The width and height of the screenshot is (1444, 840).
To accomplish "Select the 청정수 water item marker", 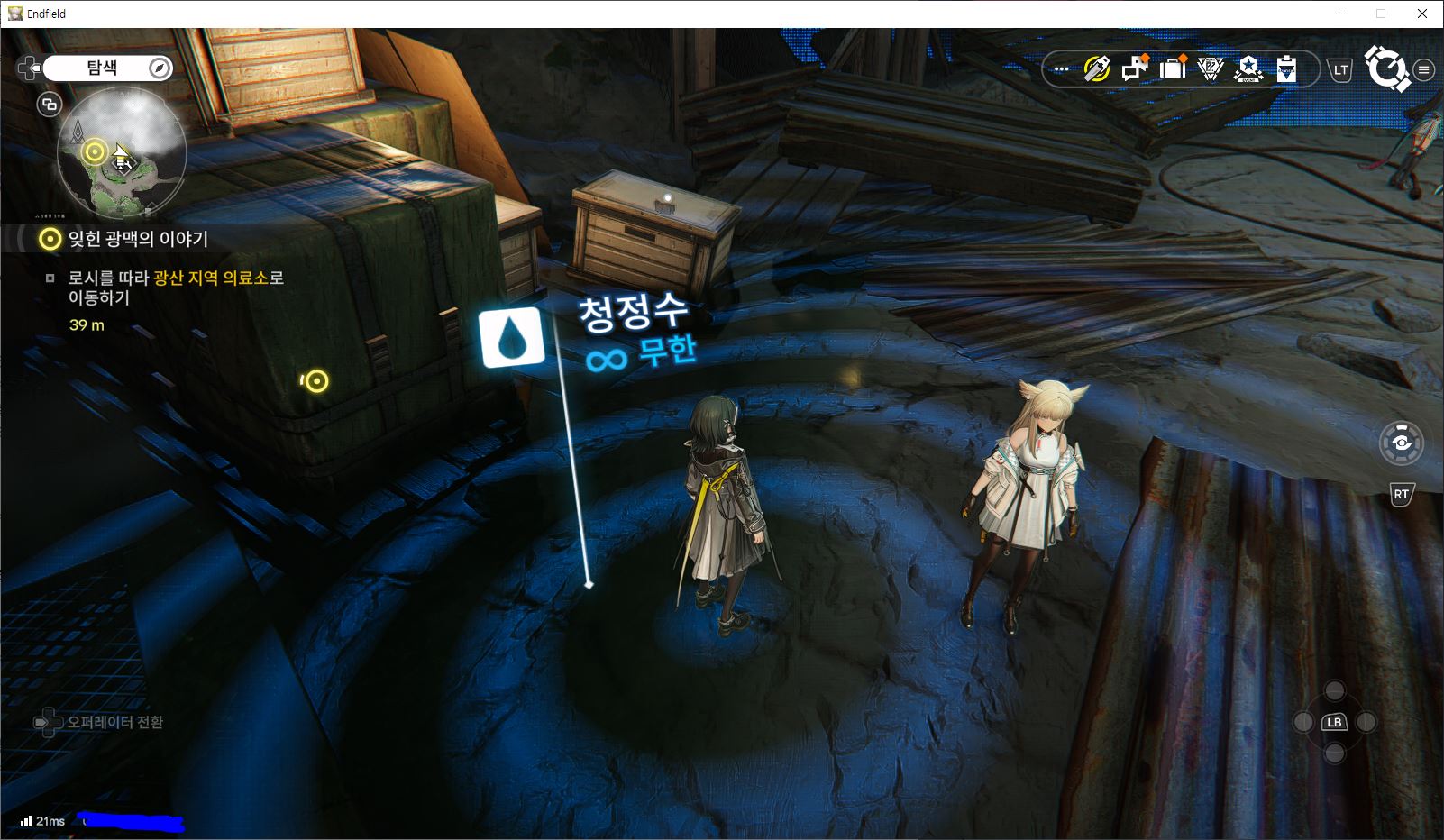I will [512, 338].
